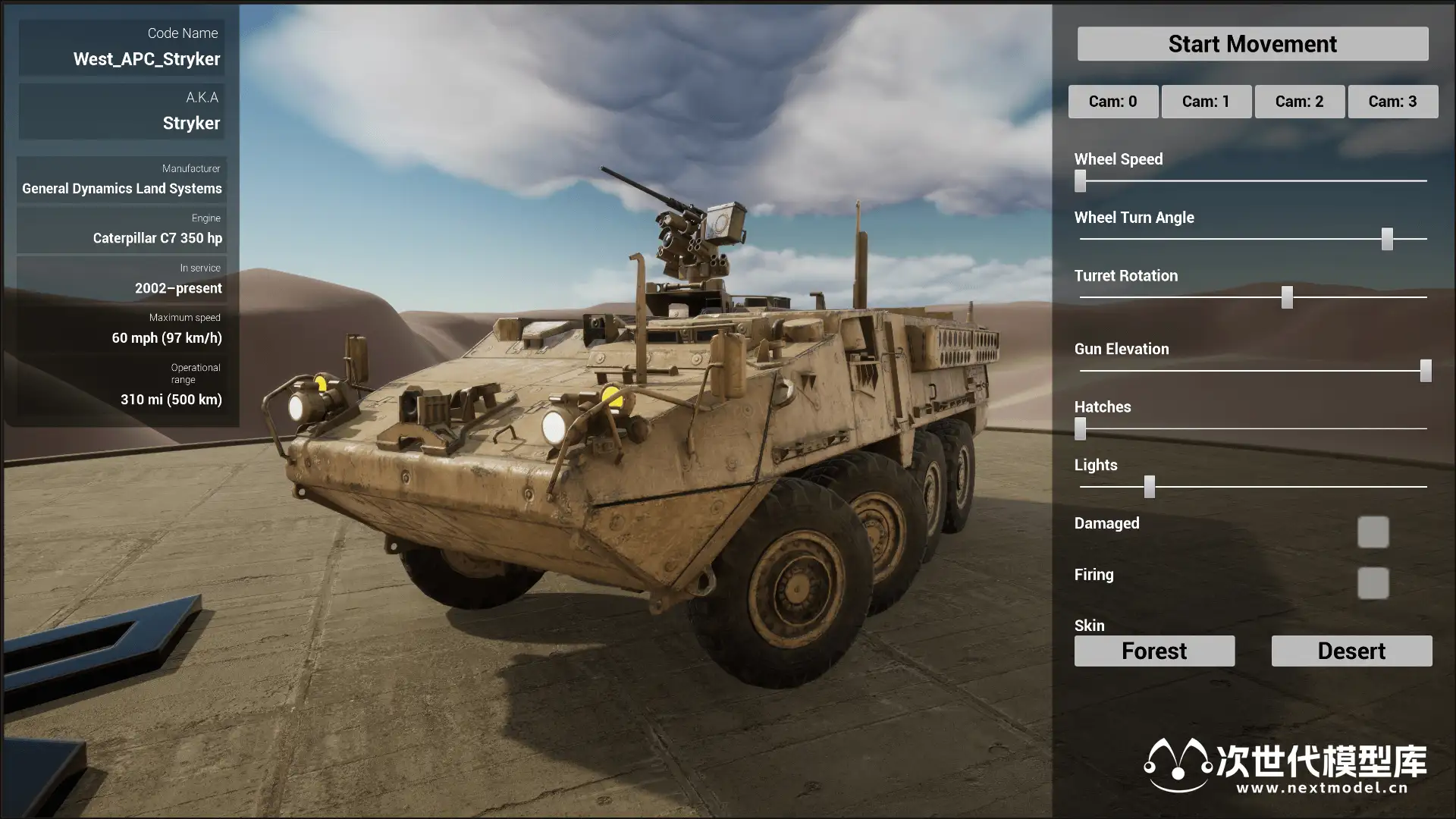Activate Cam: 3 view
Viewport: 1456px width, 819px height.
[x=1392, y=102]
